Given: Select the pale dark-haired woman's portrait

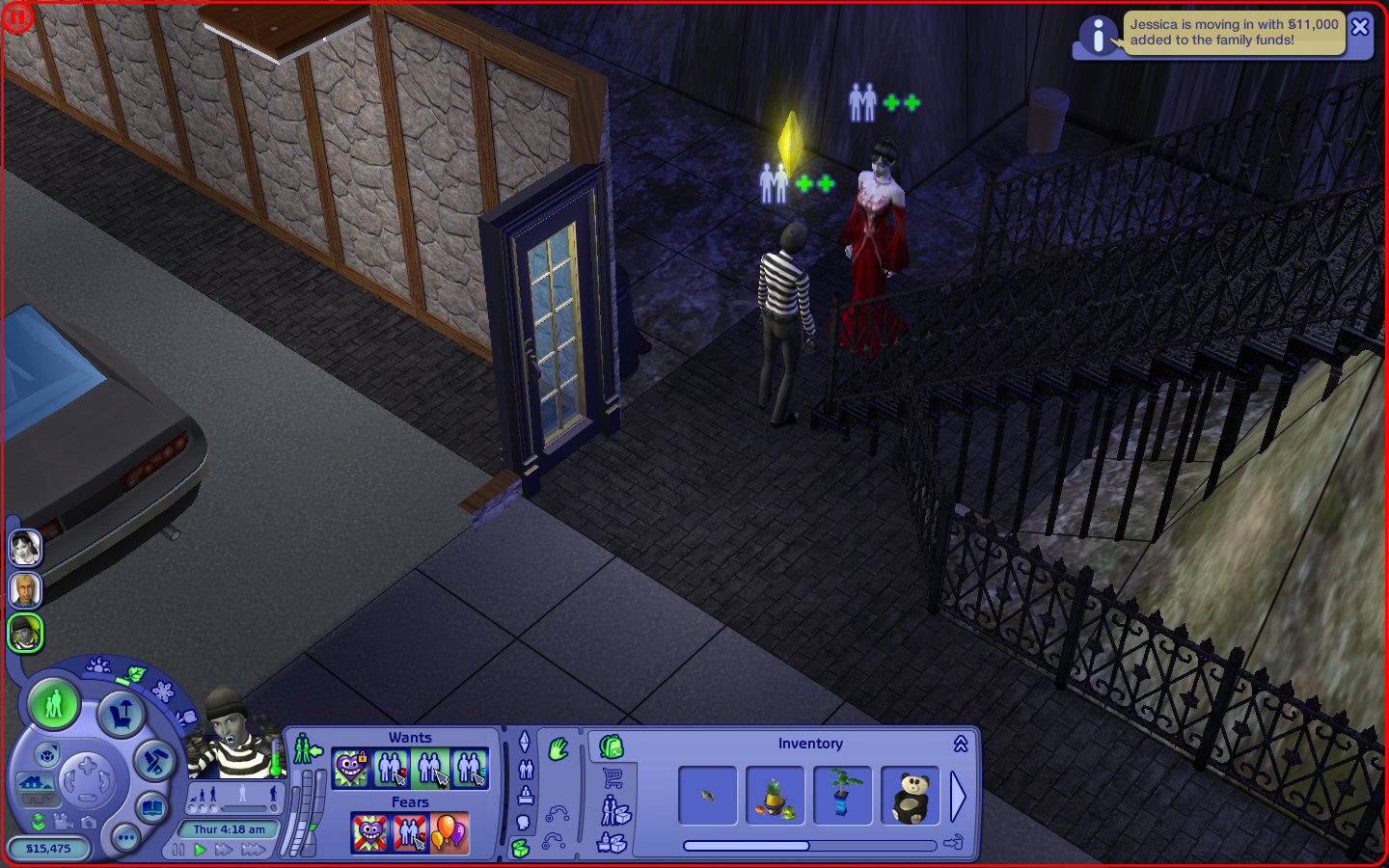Looking at the screenshot, I should pyautogui.click(x=25, y=547).
